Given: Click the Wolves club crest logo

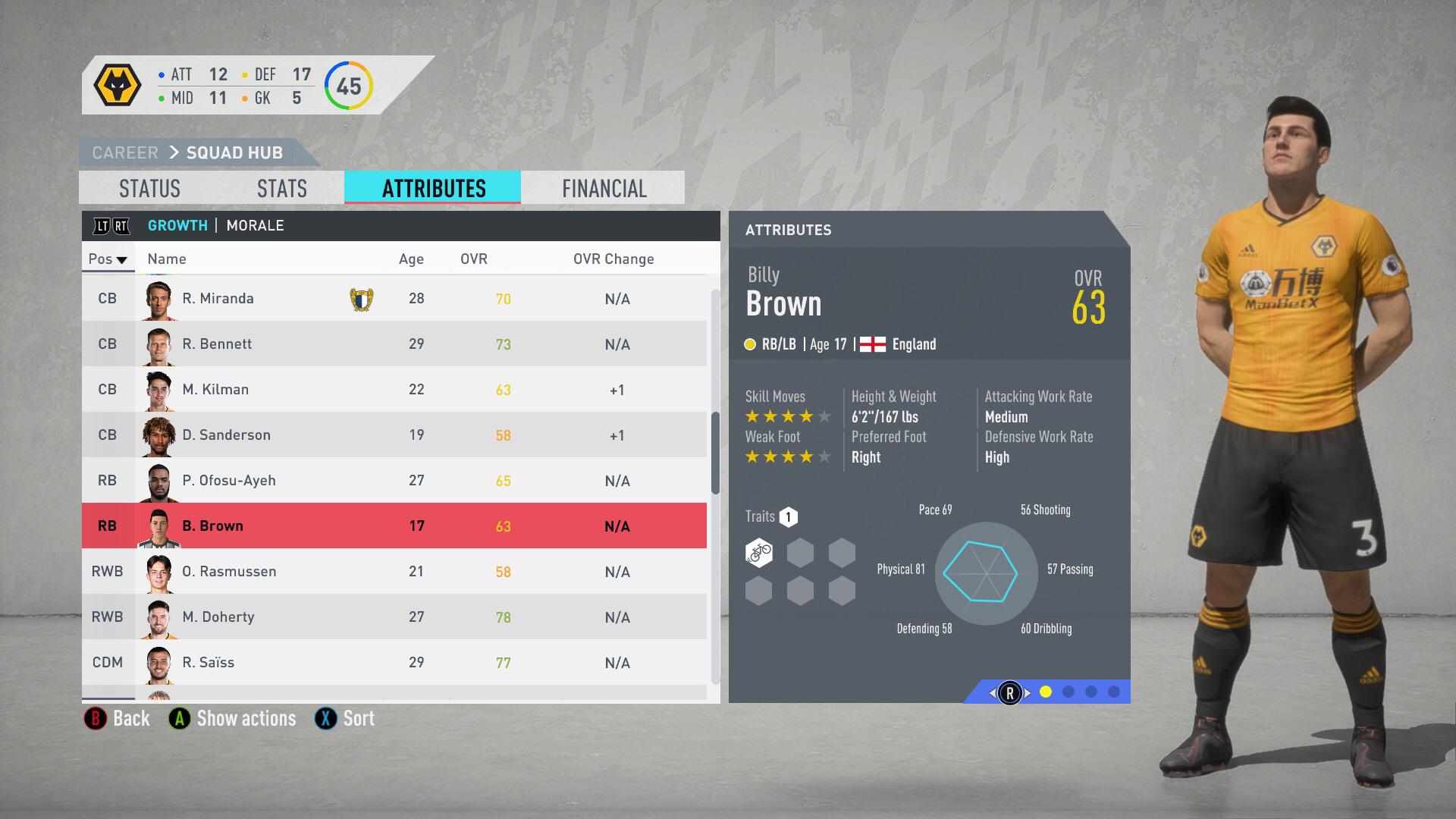Looking at the screenshot, I should point(119,83).
